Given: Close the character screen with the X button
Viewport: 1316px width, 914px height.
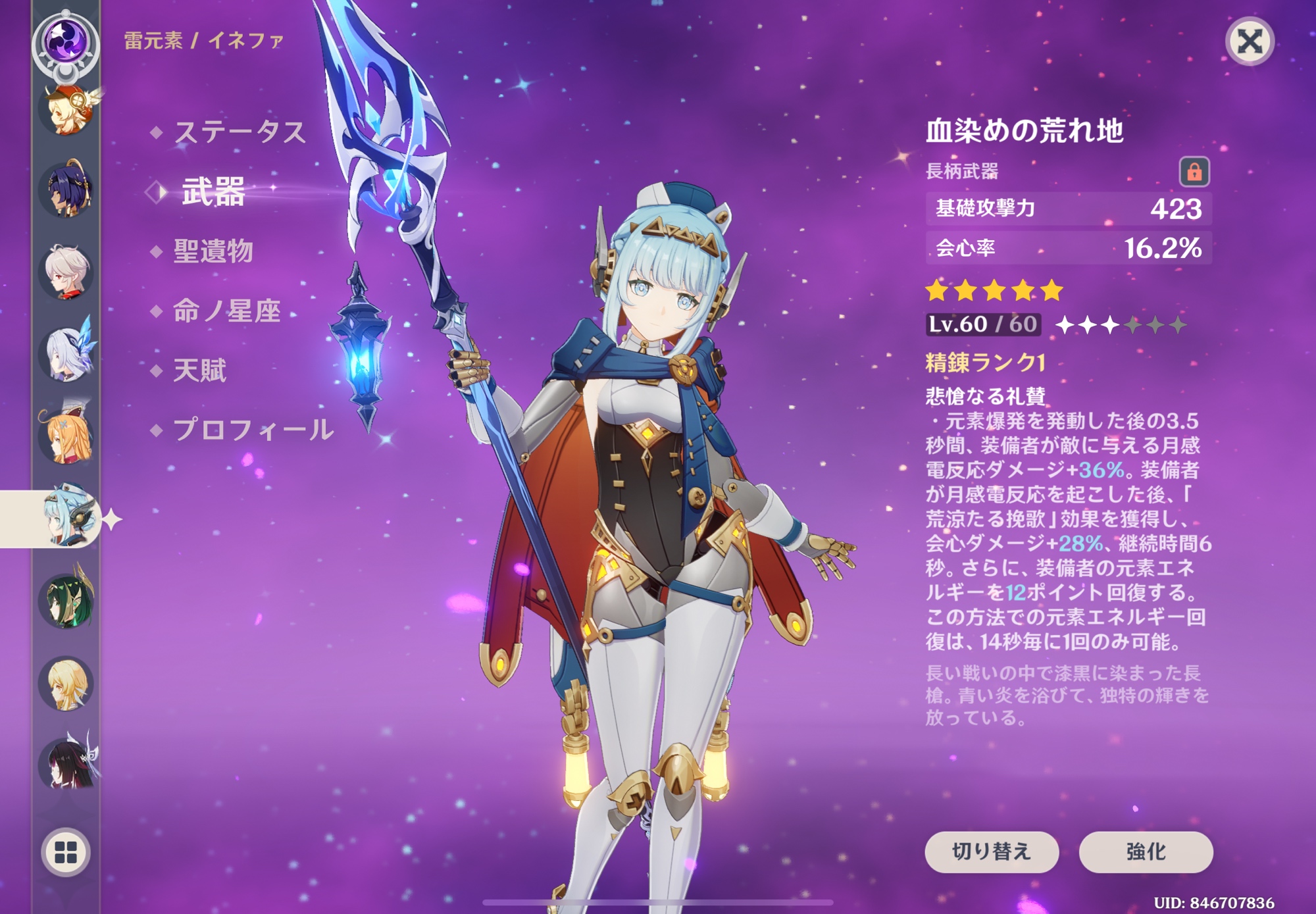Looking at the screenshot, I should click(x=1249, y=42).
